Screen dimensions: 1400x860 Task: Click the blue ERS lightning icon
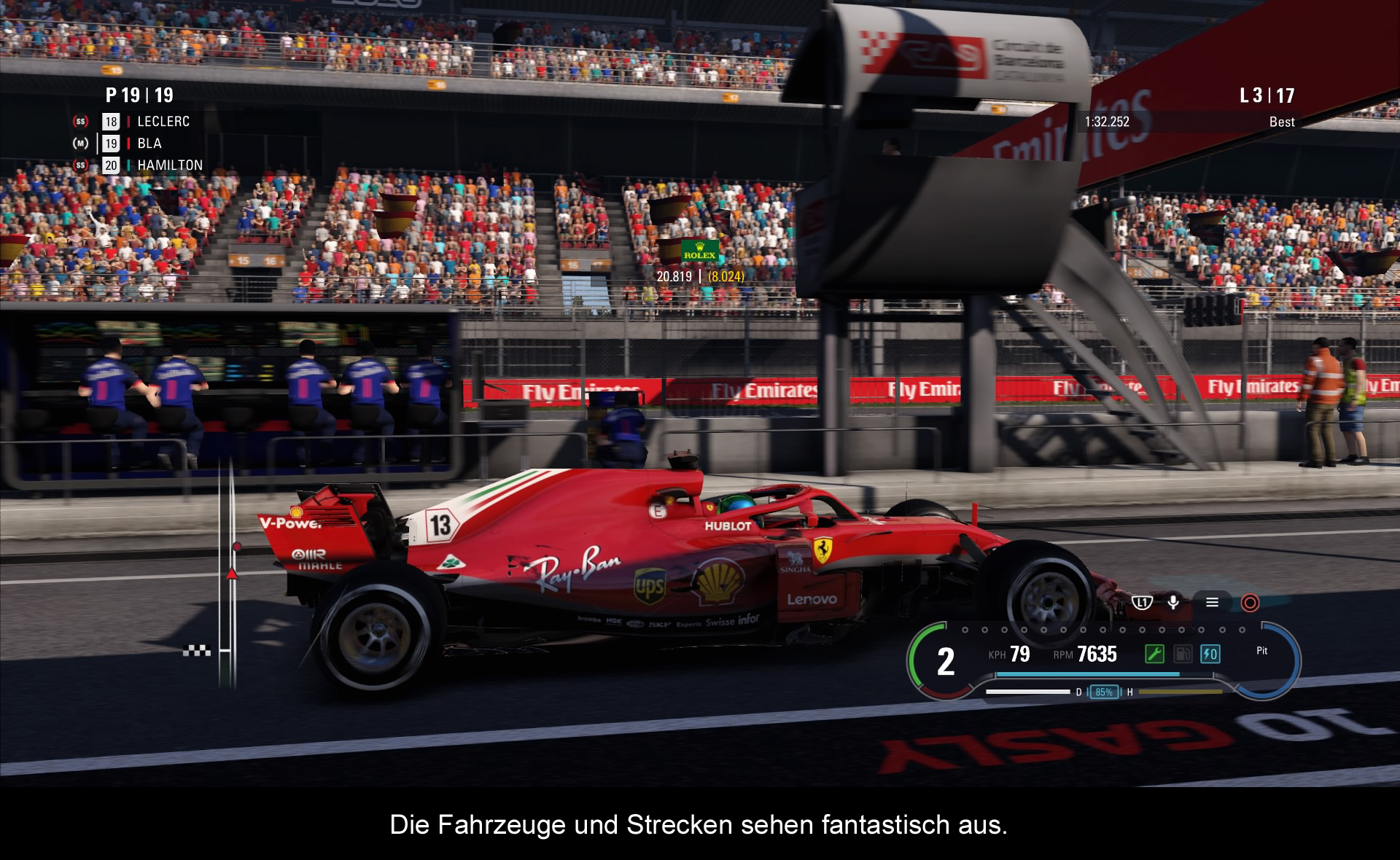click(1210, 654)
